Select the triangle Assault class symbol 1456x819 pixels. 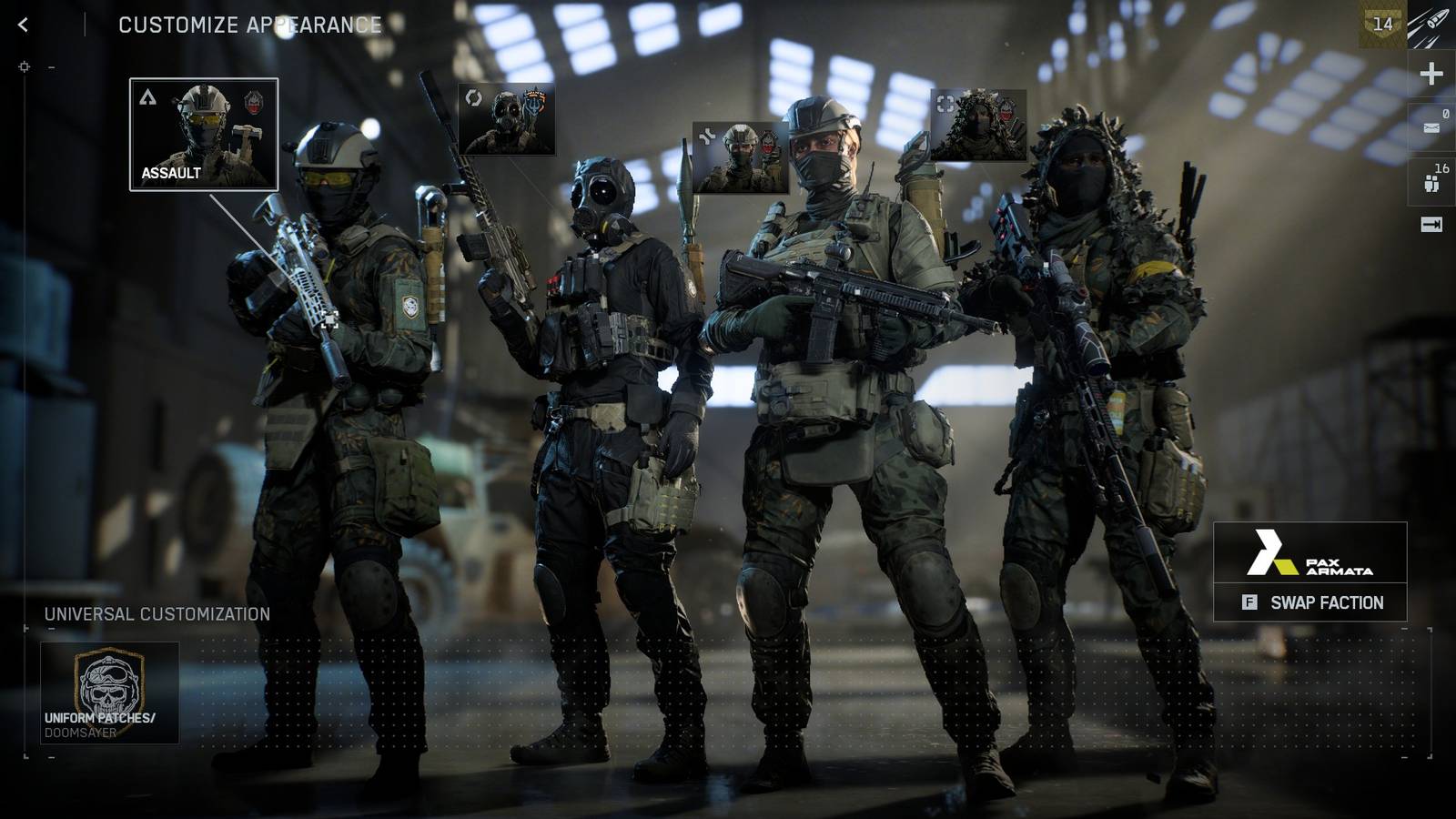click(x=146, y=96)
